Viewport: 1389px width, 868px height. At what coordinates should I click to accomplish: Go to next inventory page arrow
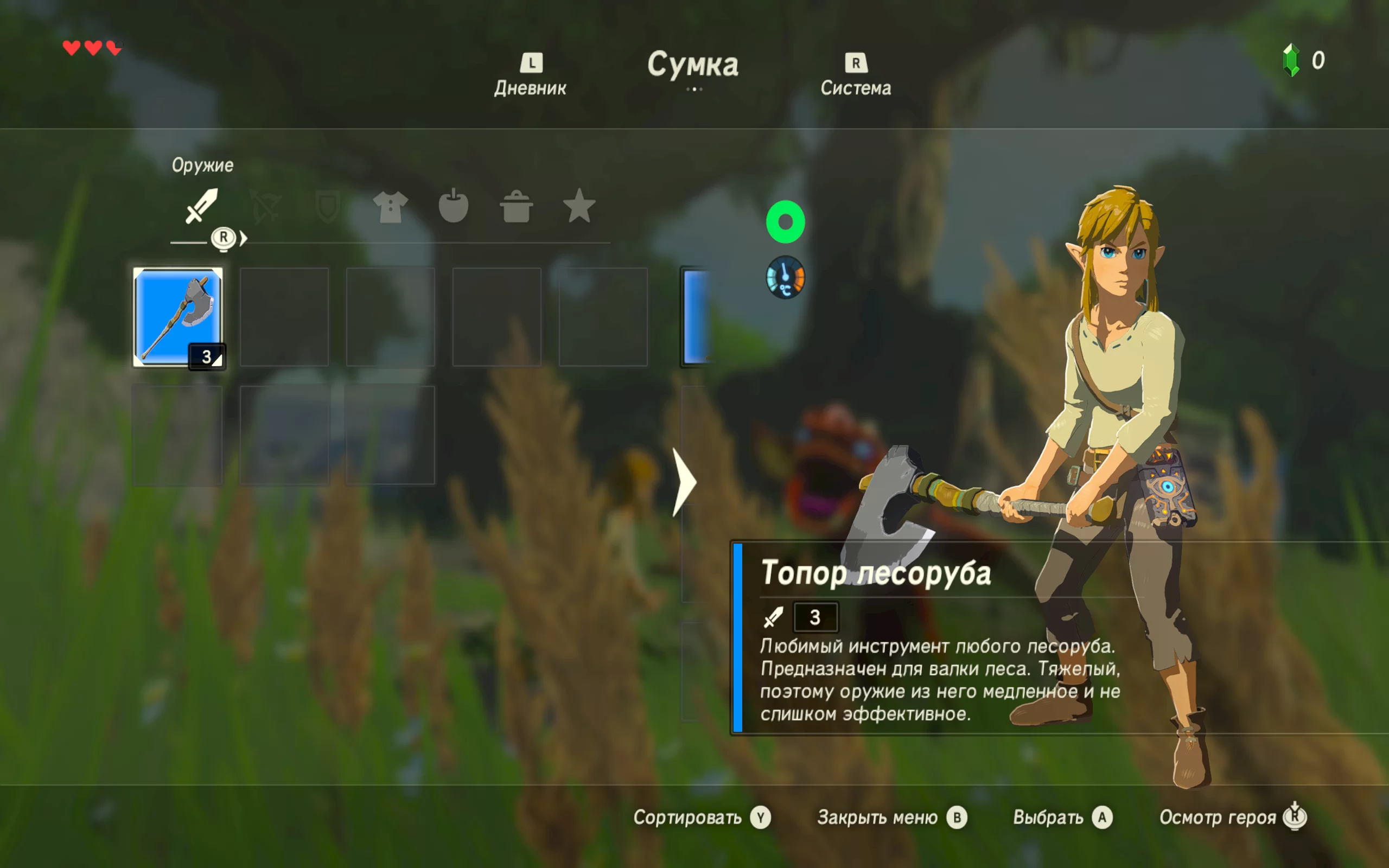coord(684,482)
